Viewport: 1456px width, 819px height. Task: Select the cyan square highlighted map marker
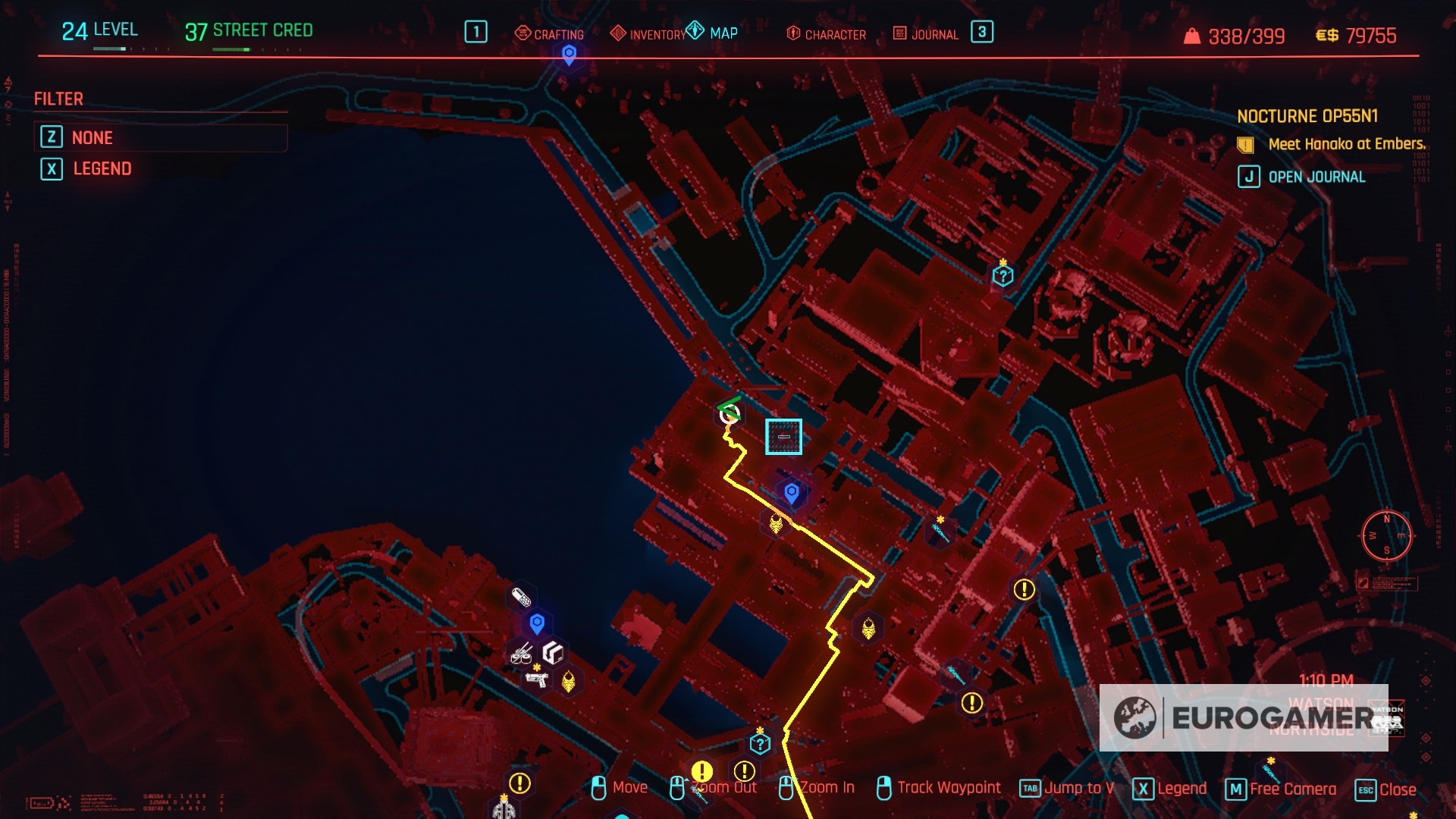[x=783, y=437]
